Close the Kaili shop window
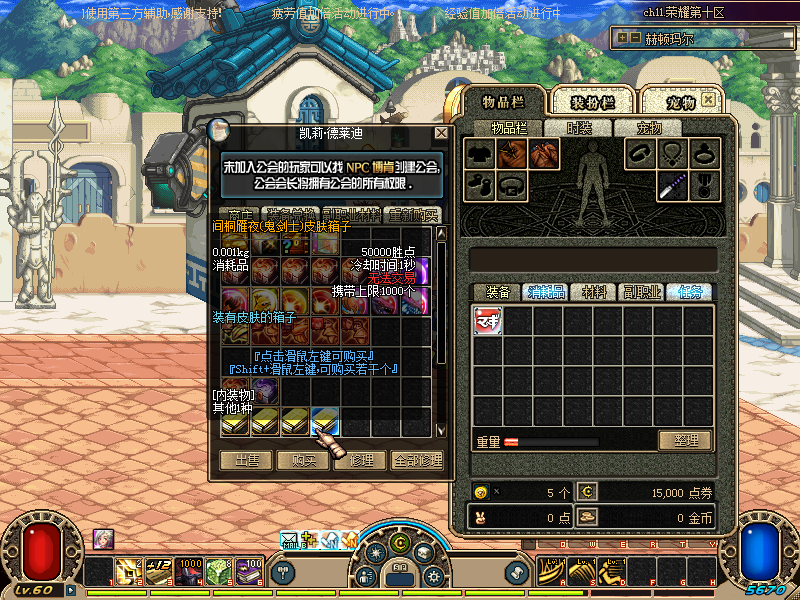The image size is (800, 600). [x=441, y=133]
